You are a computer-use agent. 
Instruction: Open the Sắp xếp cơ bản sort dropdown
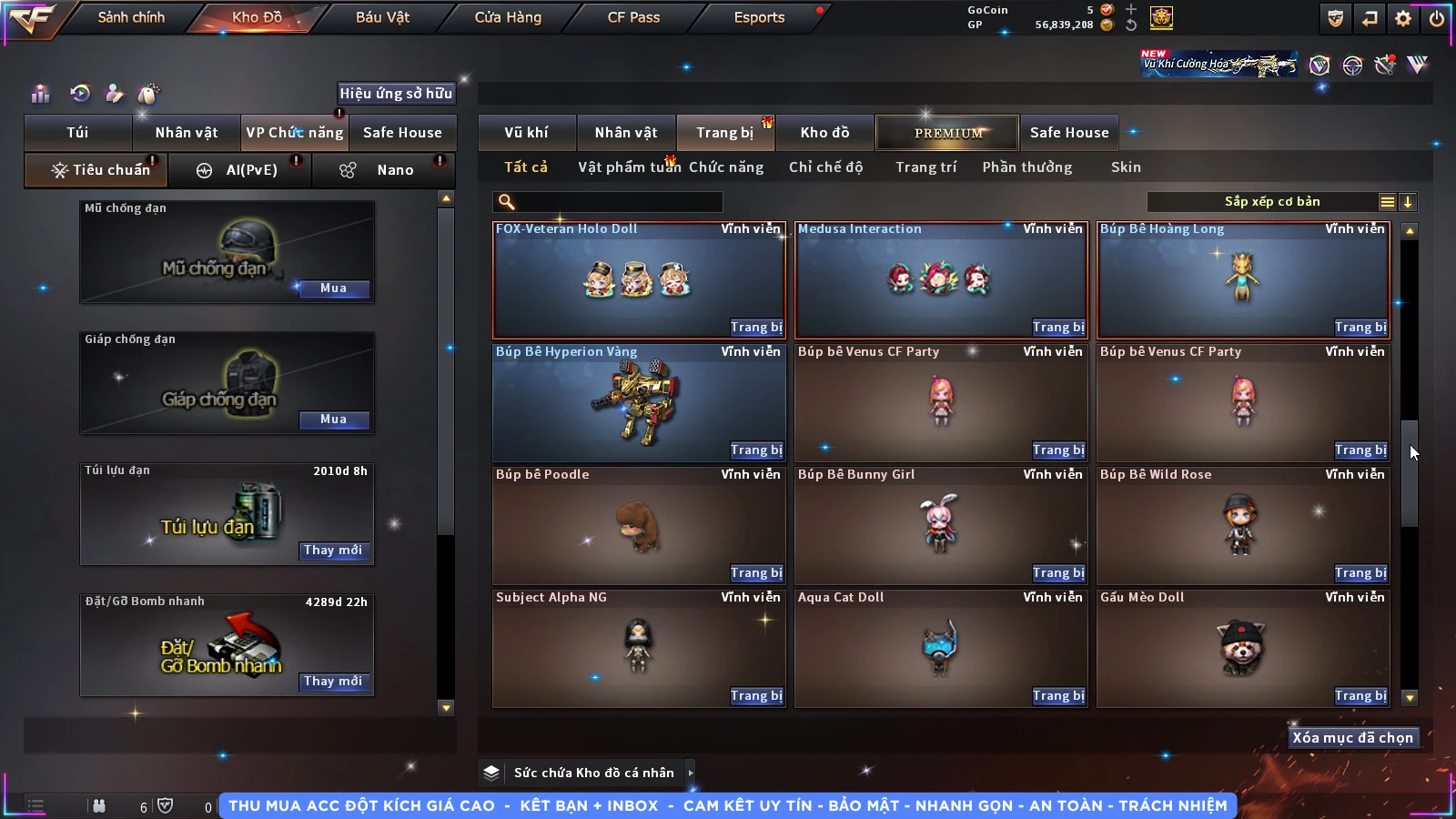coord(1271,202)
